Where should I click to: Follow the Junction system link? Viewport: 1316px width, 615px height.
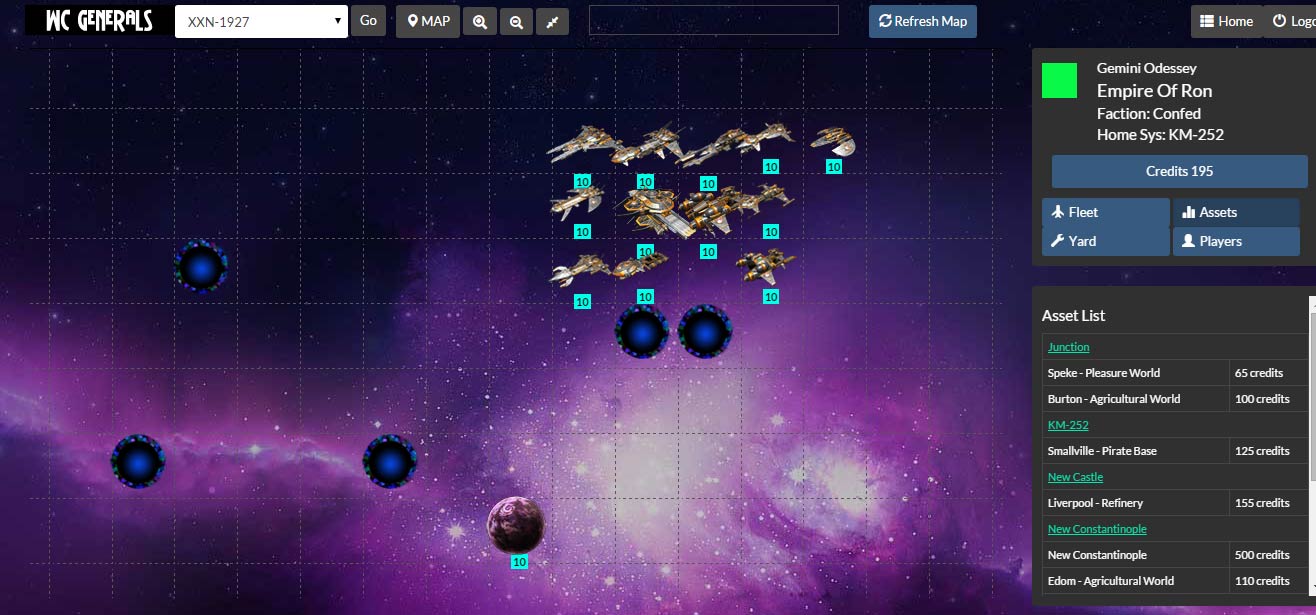[x=1068, y=347]
